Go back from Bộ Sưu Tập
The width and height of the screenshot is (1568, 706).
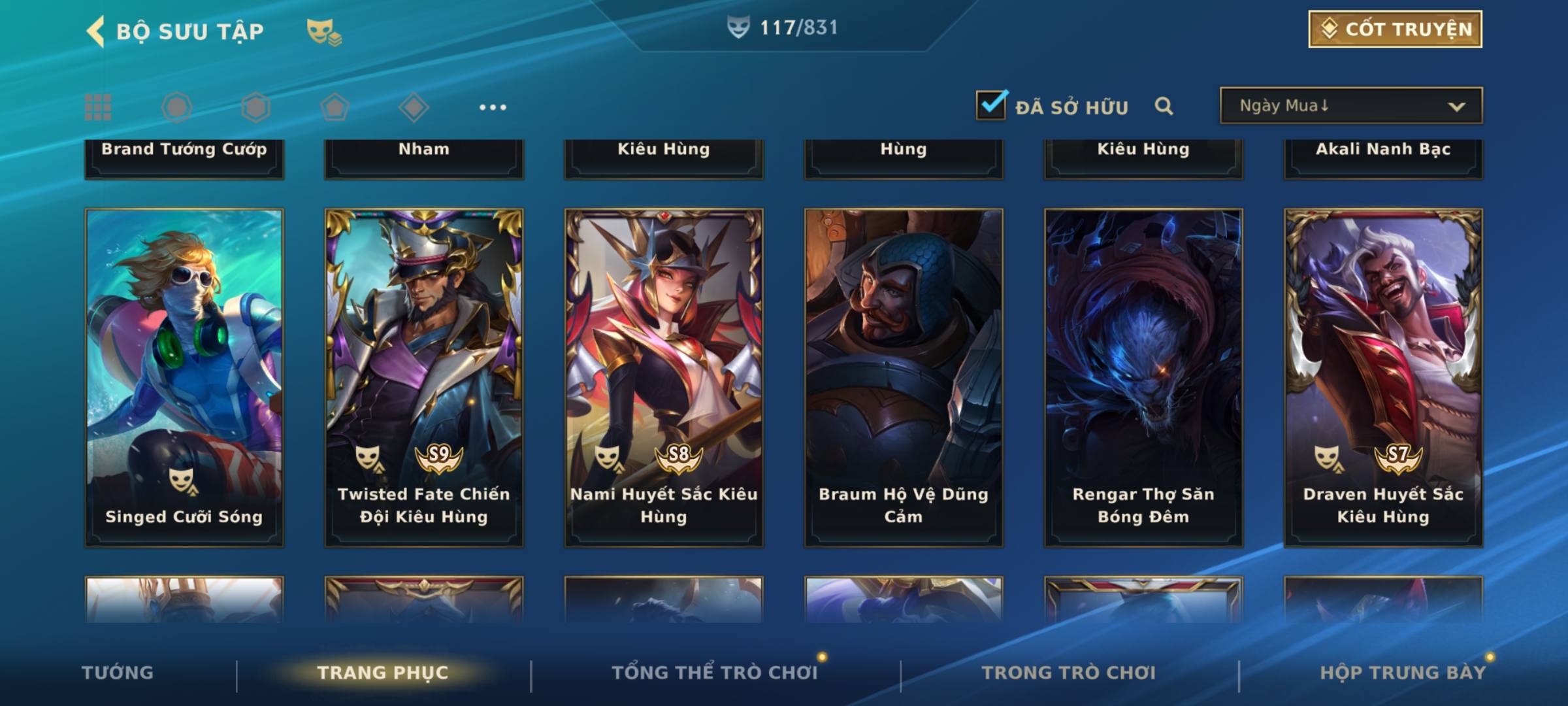coord(95,31)
